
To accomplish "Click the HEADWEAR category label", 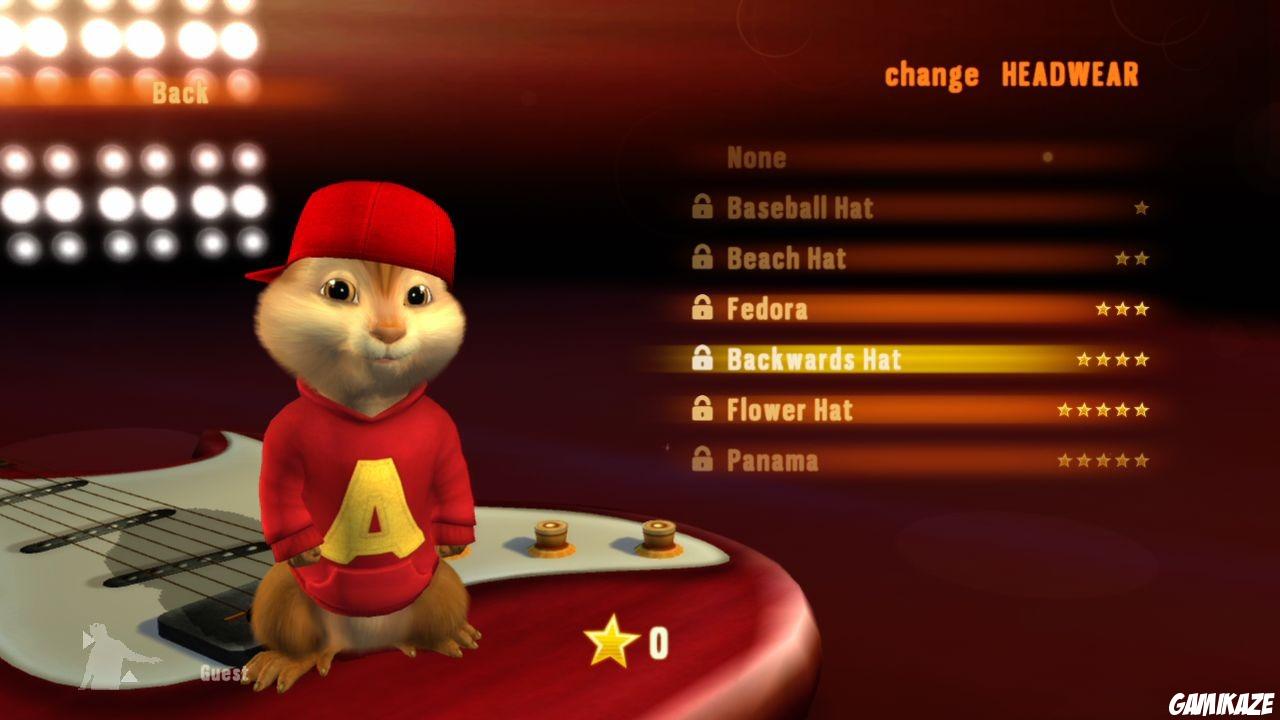I will click(x=1071, y=74).
